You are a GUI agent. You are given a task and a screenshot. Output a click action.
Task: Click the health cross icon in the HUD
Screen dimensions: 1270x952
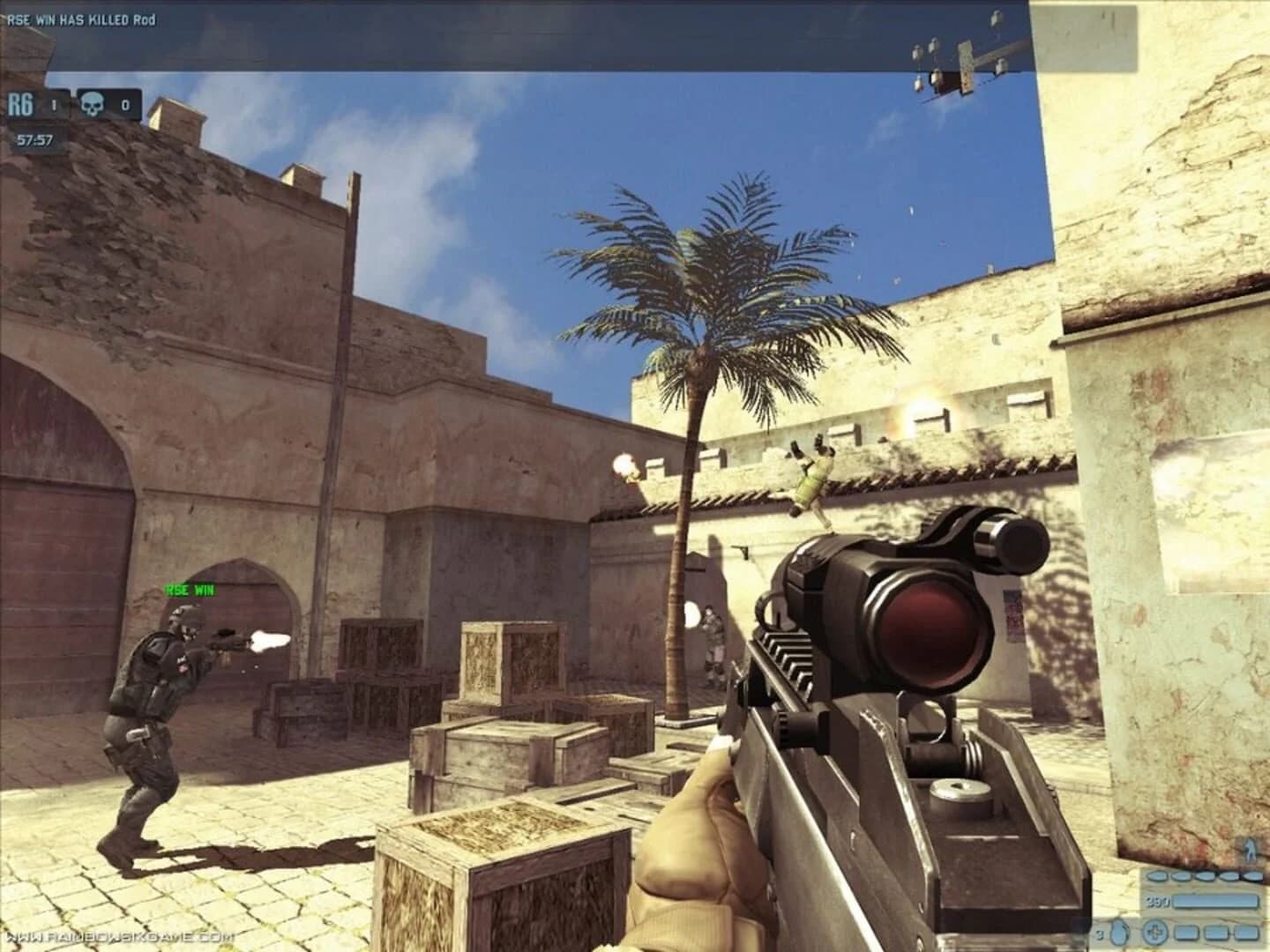tap(1154, 933)
